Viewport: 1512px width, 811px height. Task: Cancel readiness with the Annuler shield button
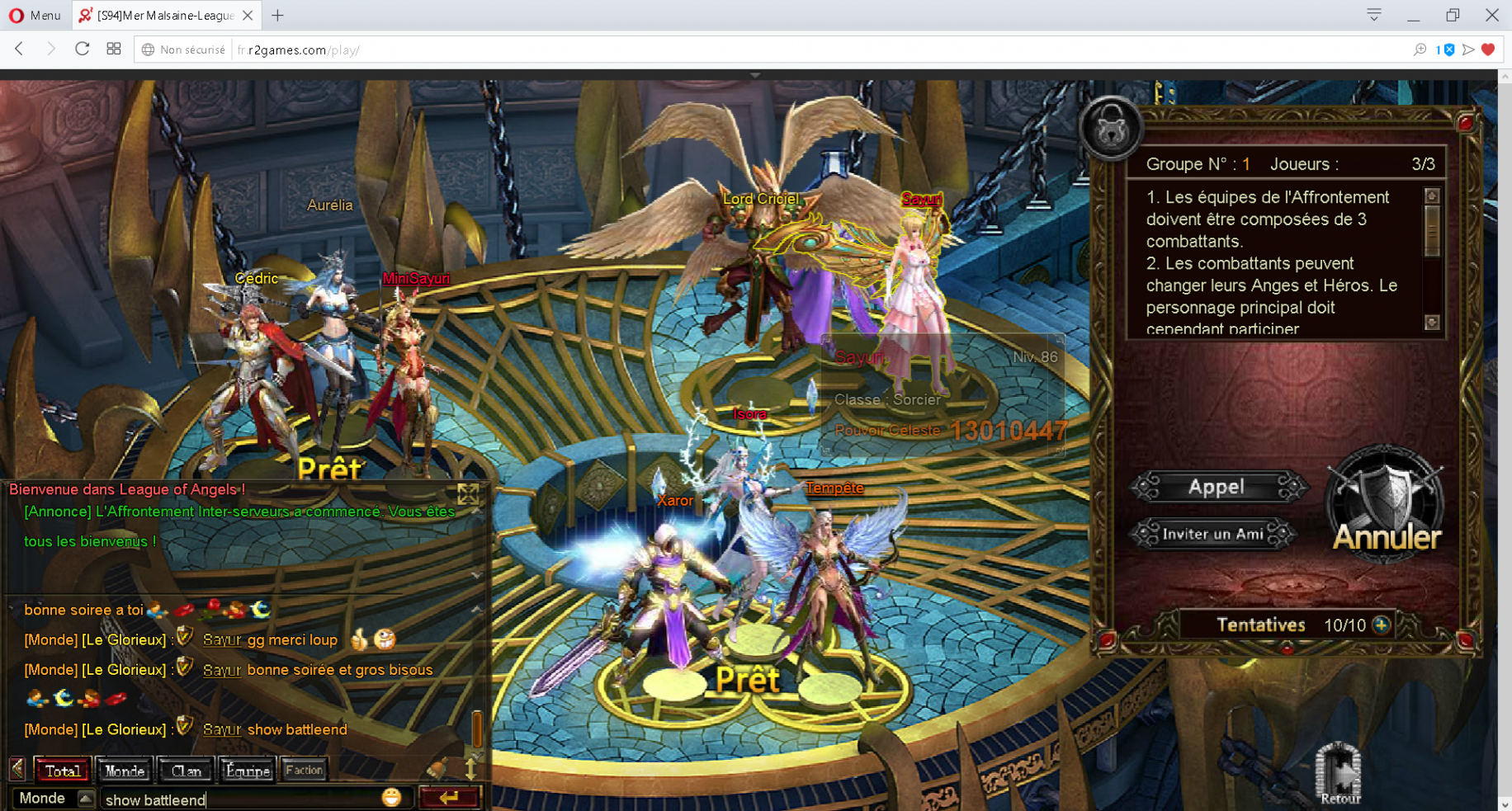[1387, 507]
